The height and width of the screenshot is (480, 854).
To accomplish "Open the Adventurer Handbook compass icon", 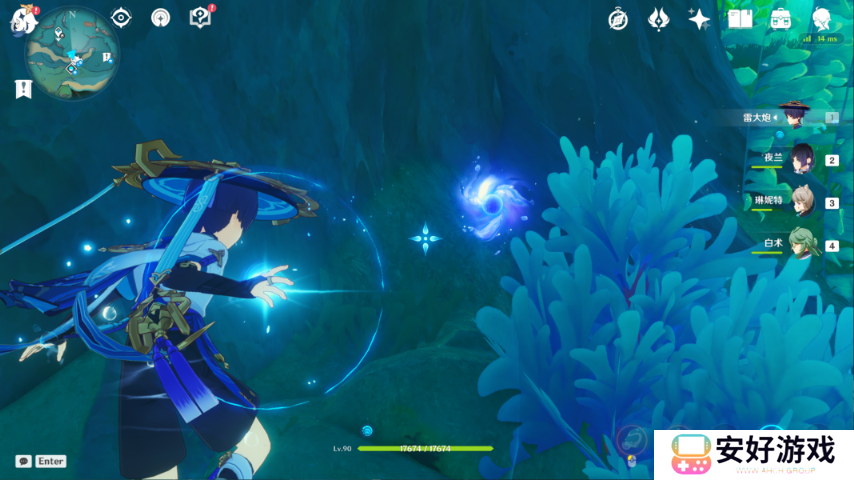I will pos(618,19).
